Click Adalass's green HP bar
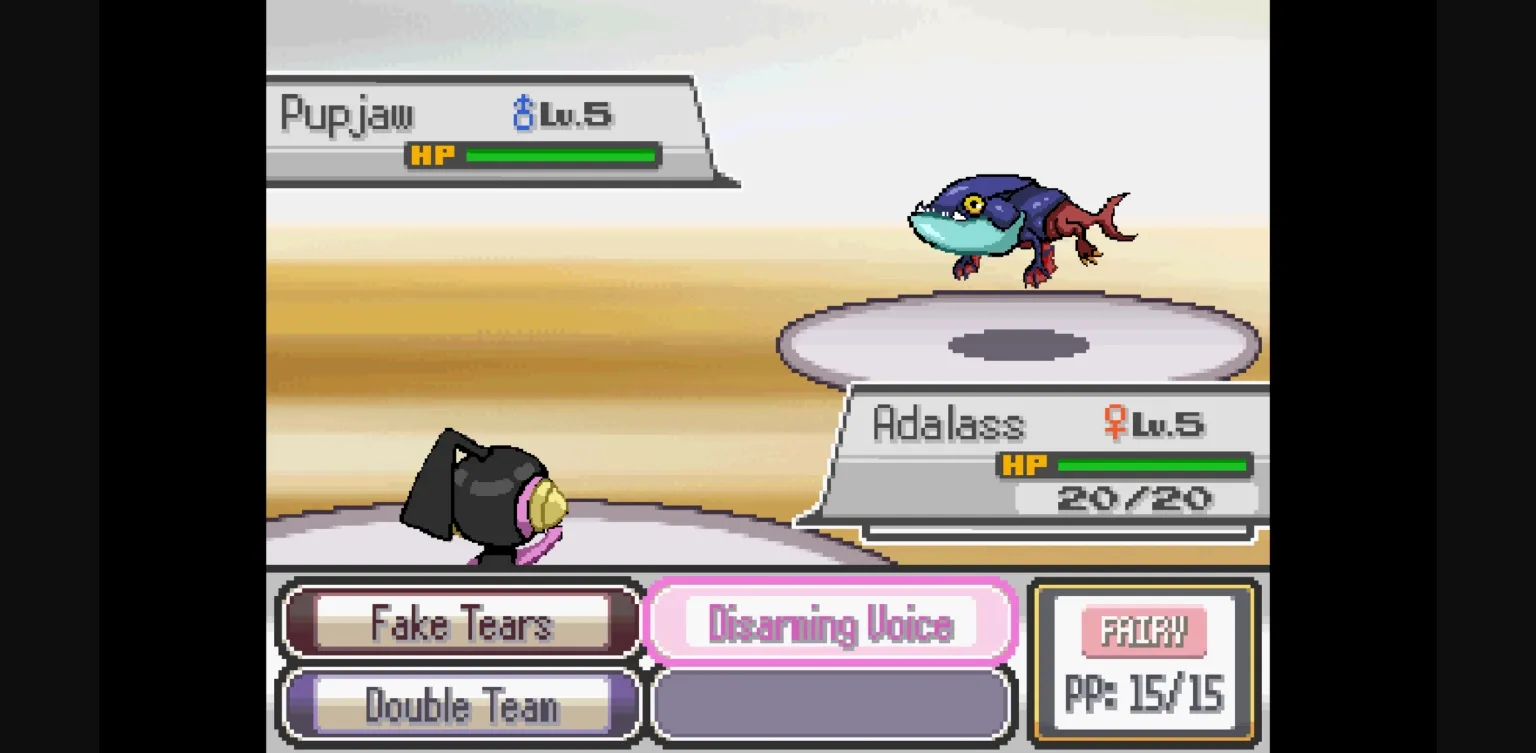Image resolution: width=1536 pixels, height=753 pixels. click(1155, 464)
